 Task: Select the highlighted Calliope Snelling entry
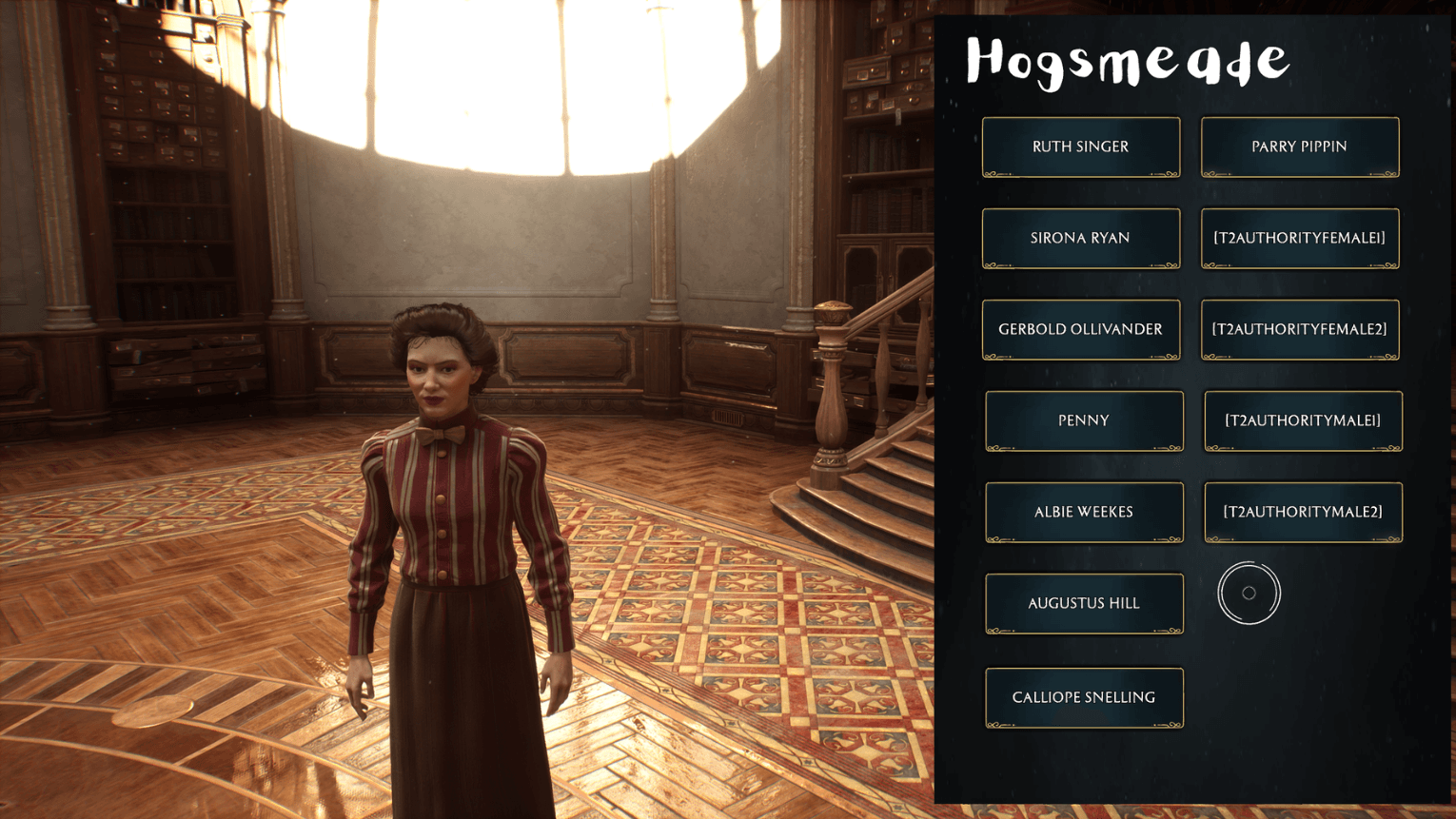click(x=1084, y=696)
